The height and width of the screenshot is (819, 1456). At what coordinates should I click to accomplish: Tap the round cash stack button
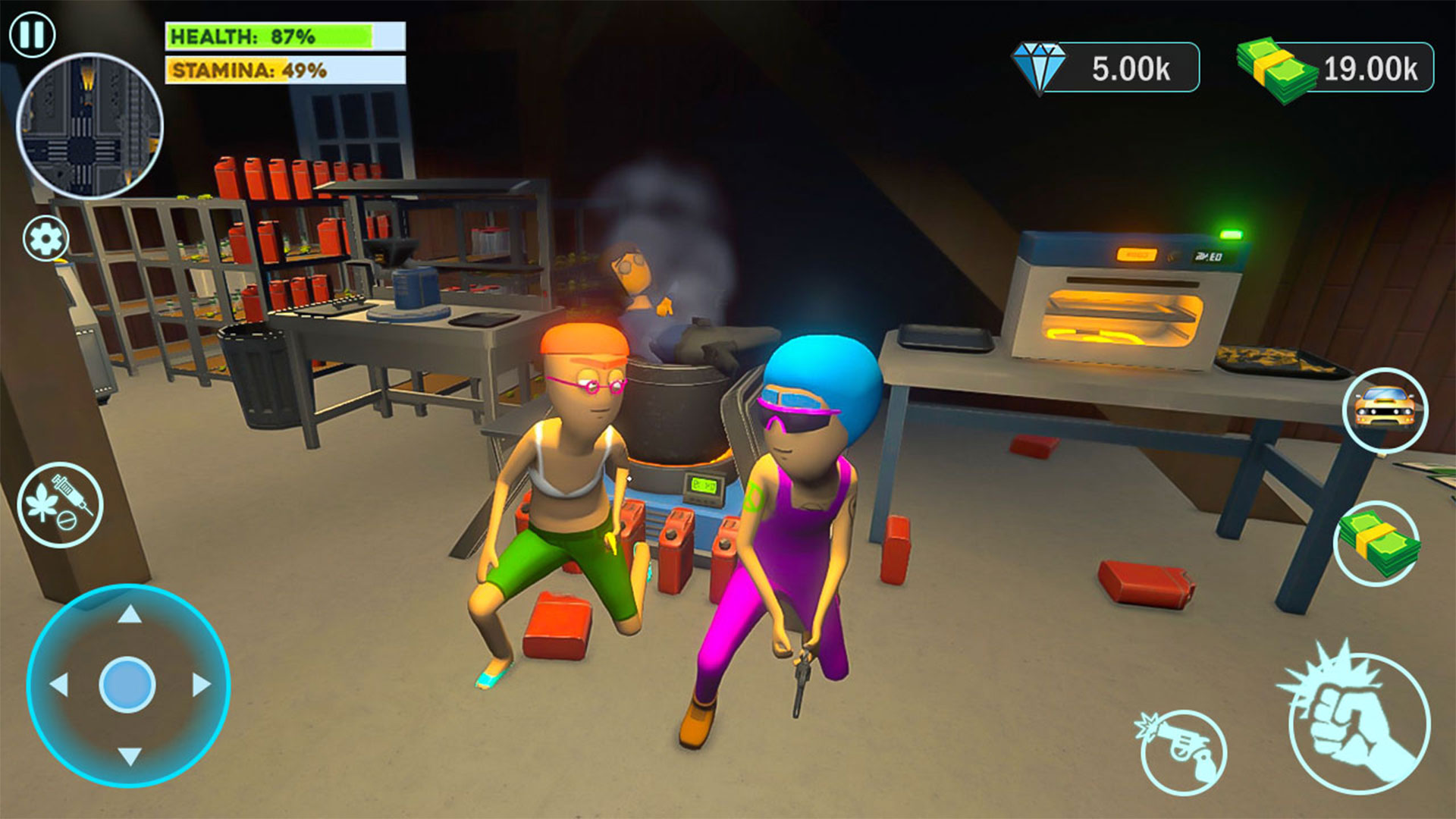point(1376,543)
